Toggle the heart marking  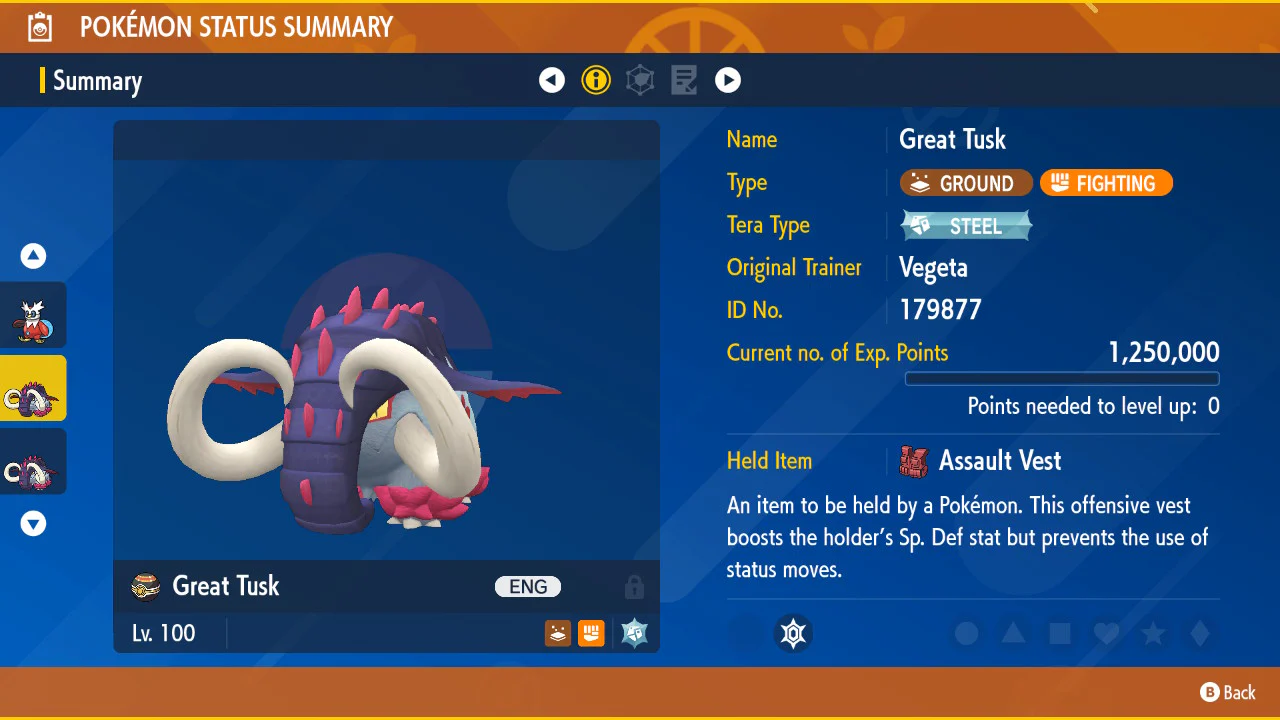[1106, 633]
